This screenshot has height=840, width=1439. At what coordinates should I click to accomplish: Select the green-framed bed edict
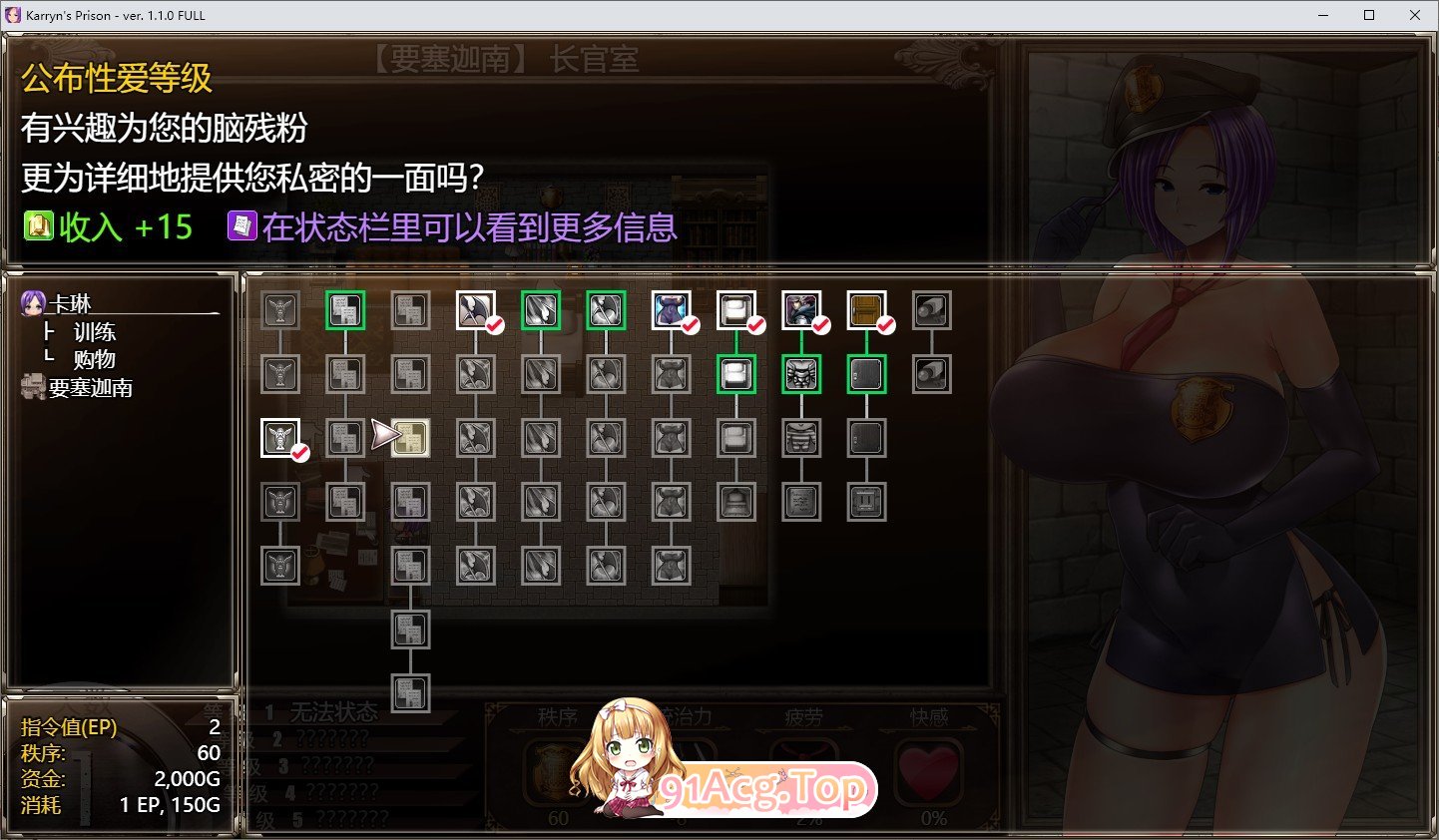(x=735, y=373)
